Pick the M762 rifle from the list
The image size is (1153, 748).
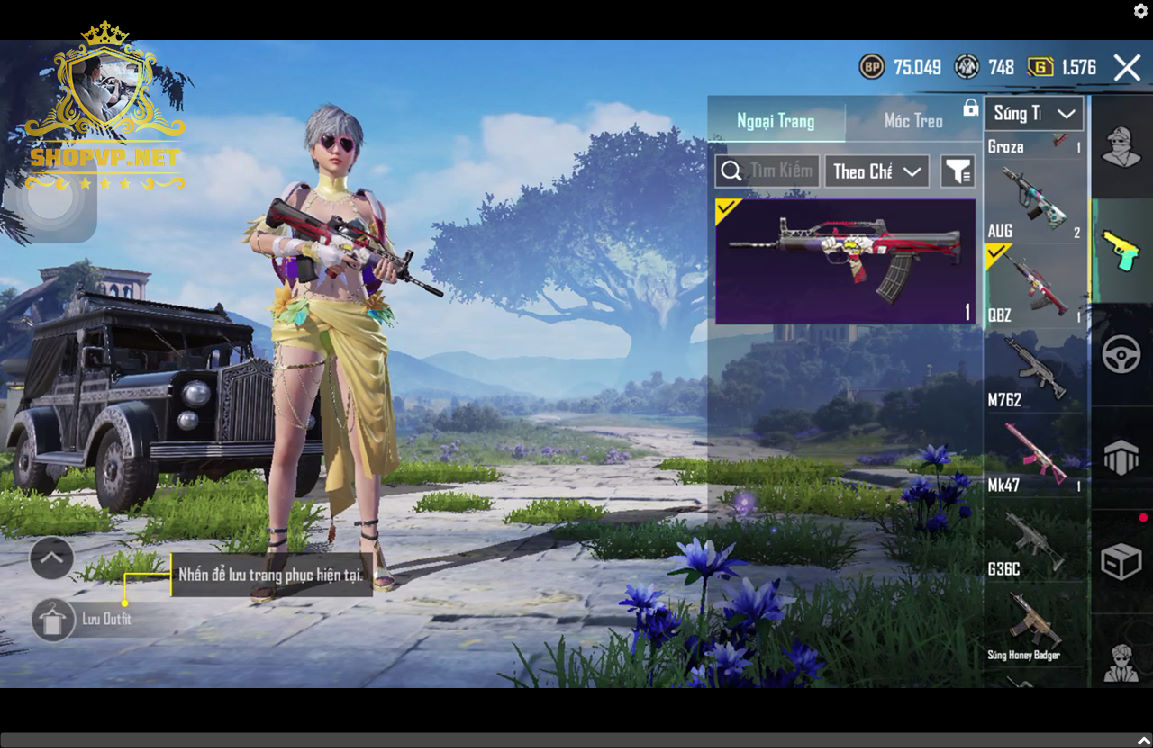click(1034, 370)
